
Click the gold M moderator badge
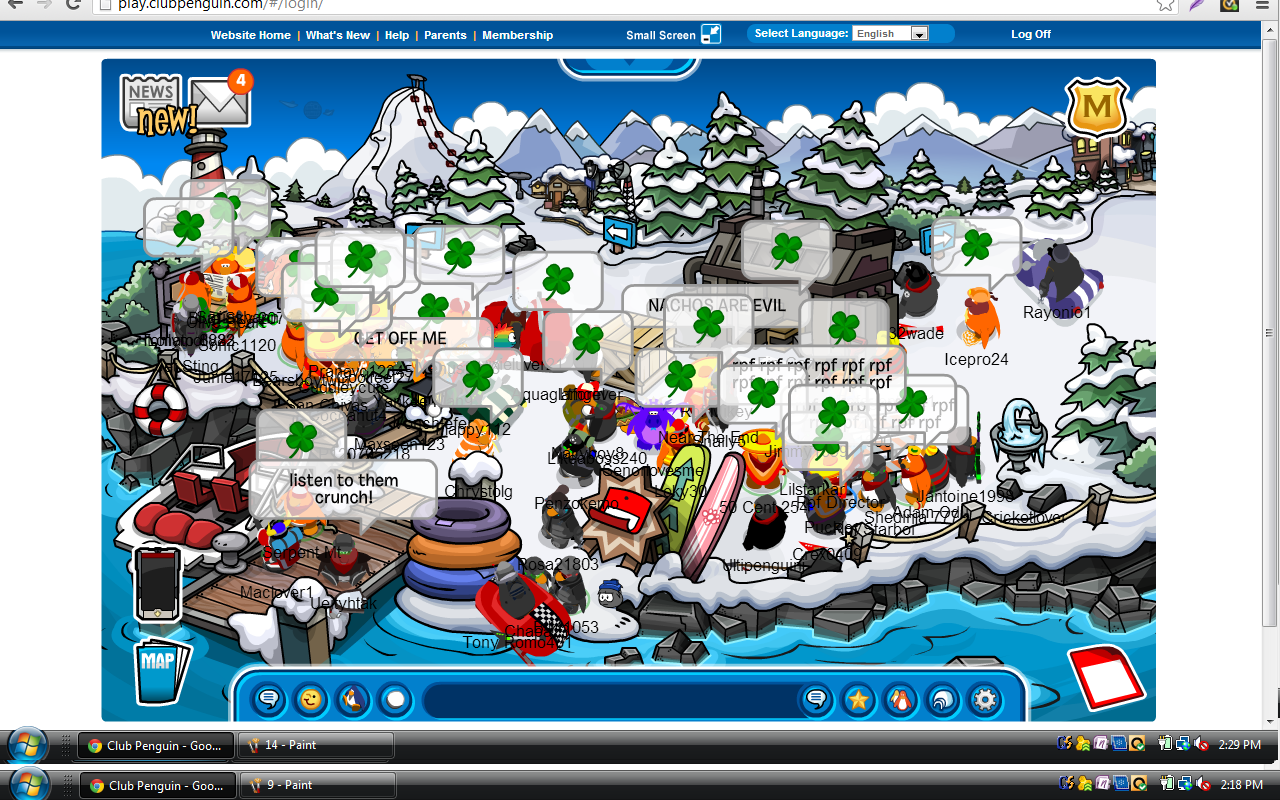[x=1097, y=107]
